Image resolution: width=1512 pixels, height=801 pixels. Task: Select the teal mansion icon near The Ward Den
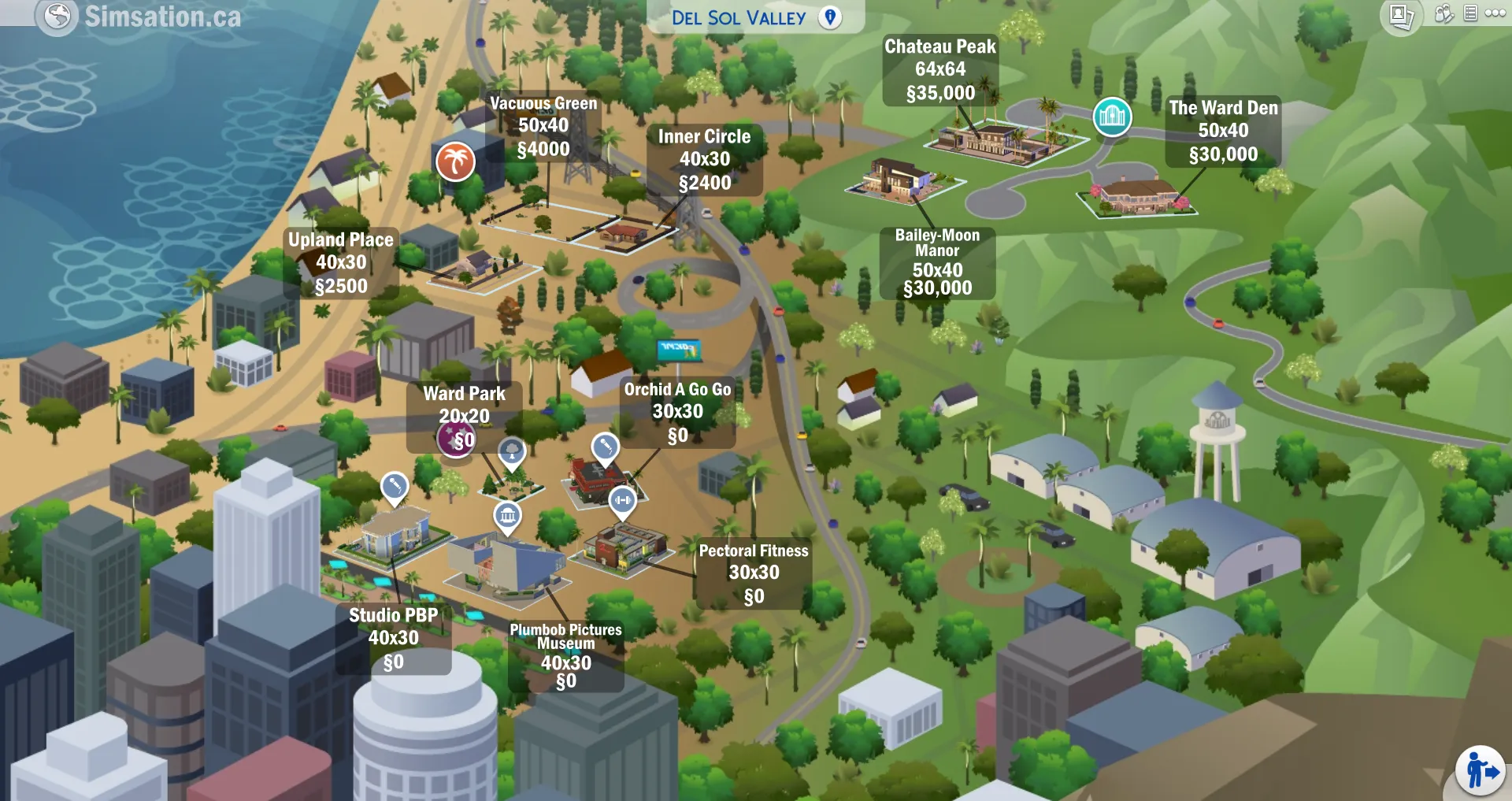click(x=1113, y=116)
